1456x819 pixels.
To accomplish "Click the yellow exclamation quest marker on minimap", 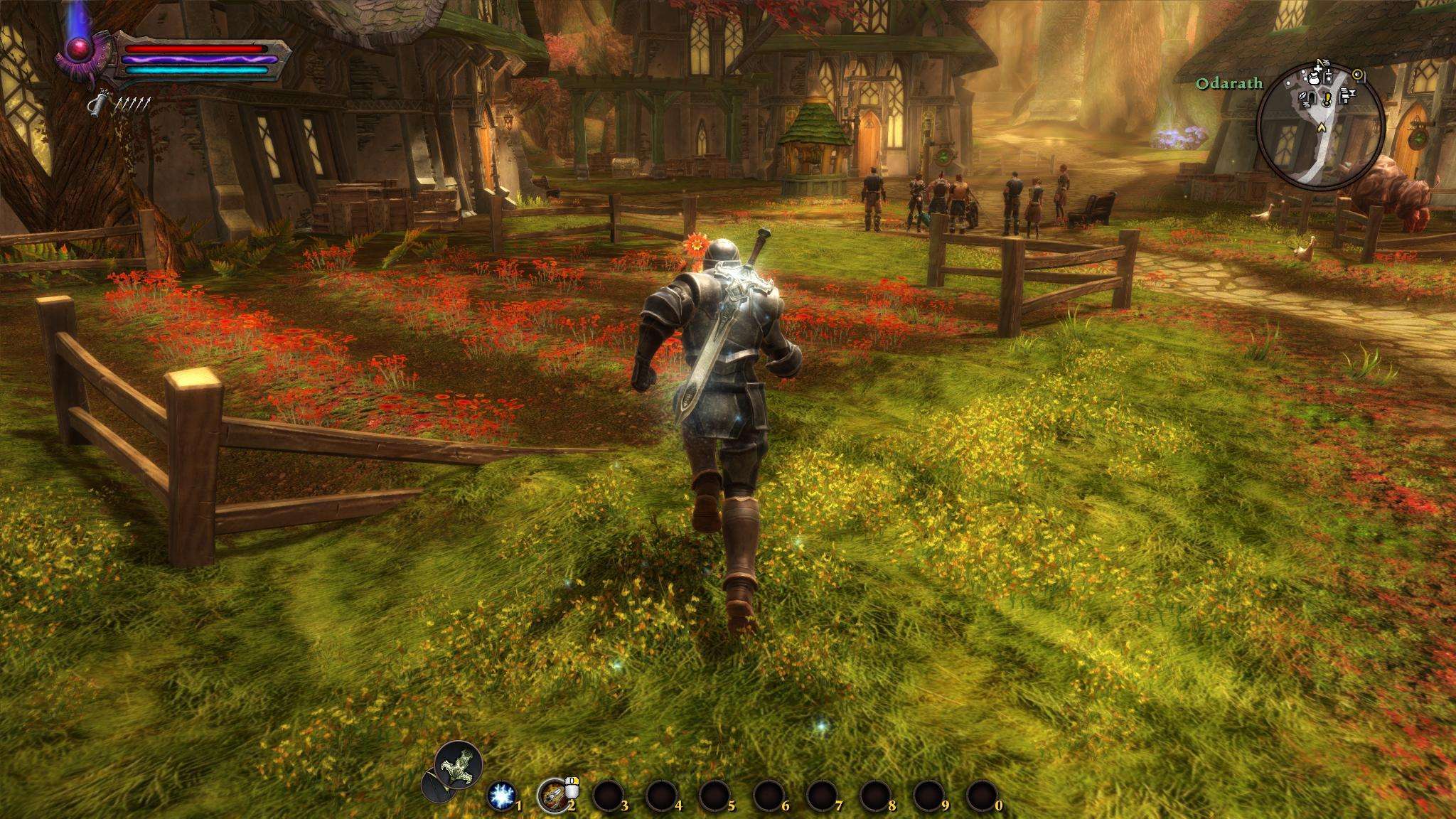I will pos(1327,96).
